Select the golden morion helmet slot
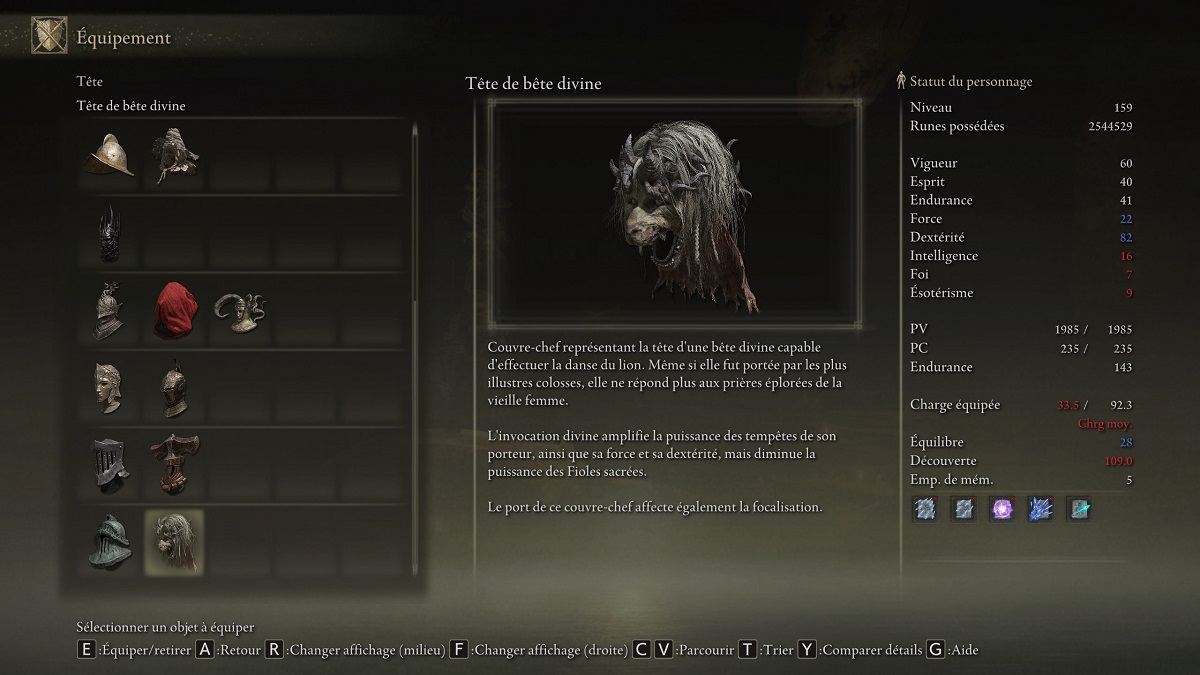 (x=109, y=155)
